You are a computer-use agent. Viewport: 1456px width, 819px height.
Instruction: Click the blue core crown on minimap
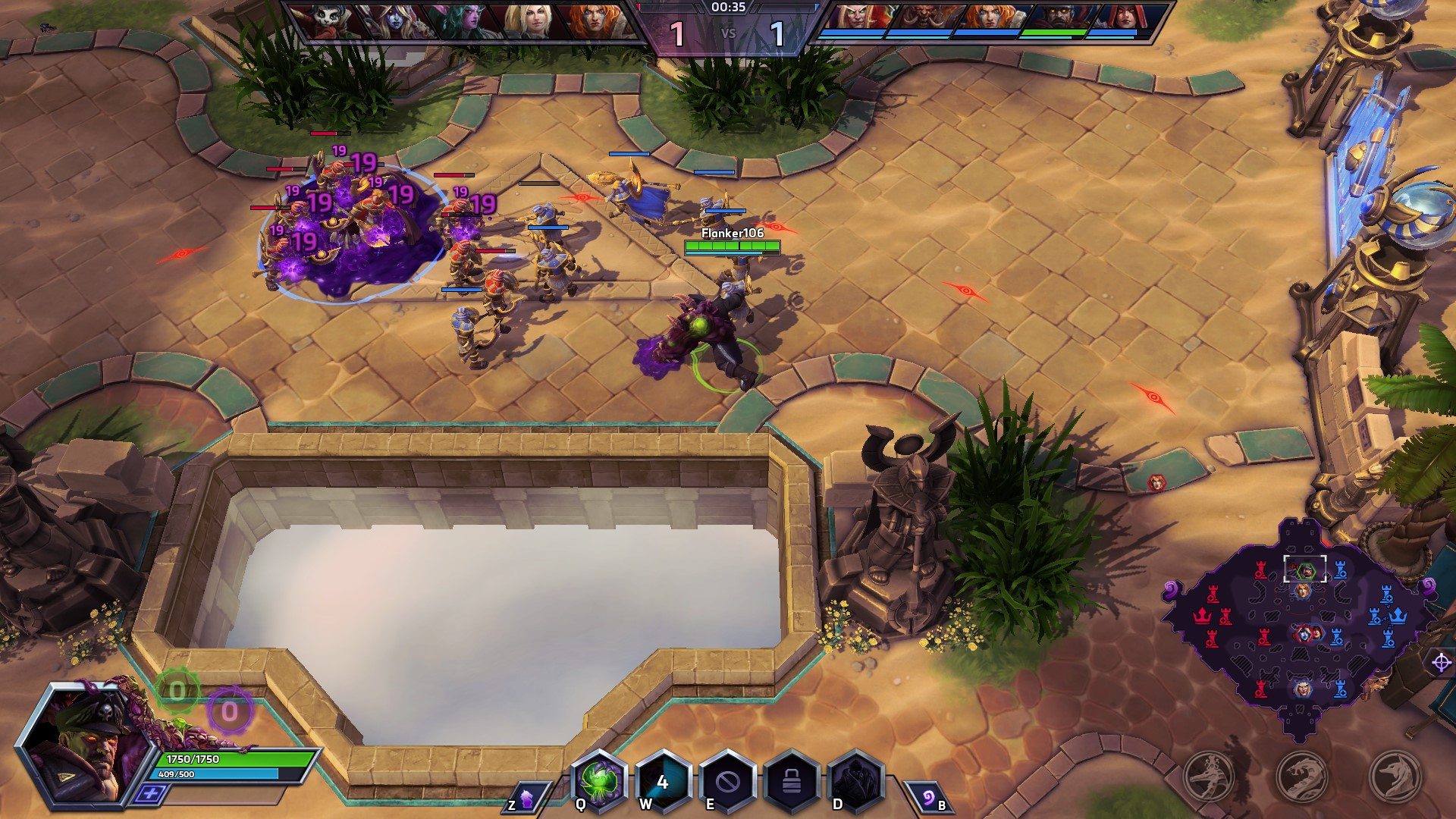(1397, 615)
